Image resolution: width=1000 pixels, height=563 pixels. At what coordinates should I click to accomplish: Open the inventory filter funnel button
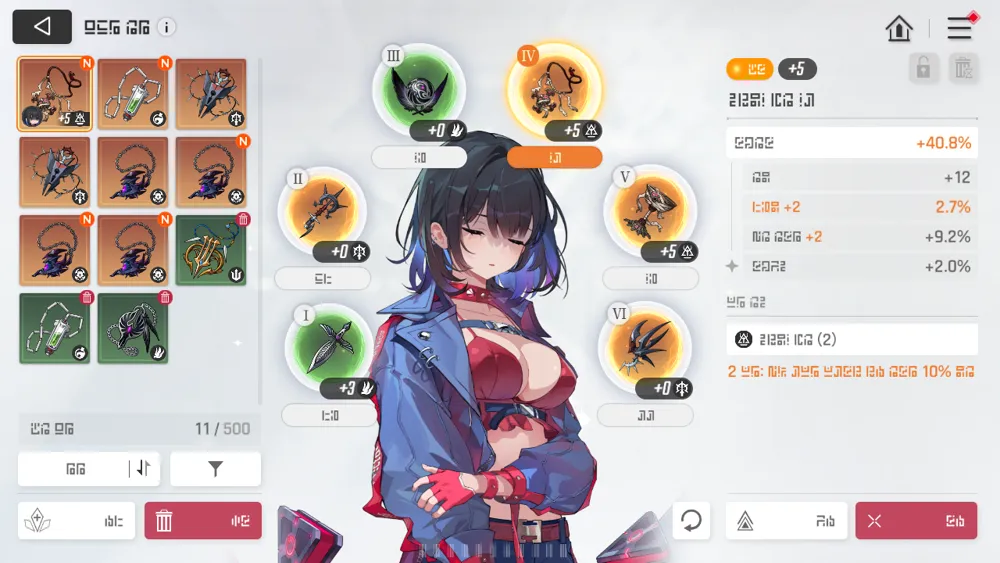pos(215,468)
